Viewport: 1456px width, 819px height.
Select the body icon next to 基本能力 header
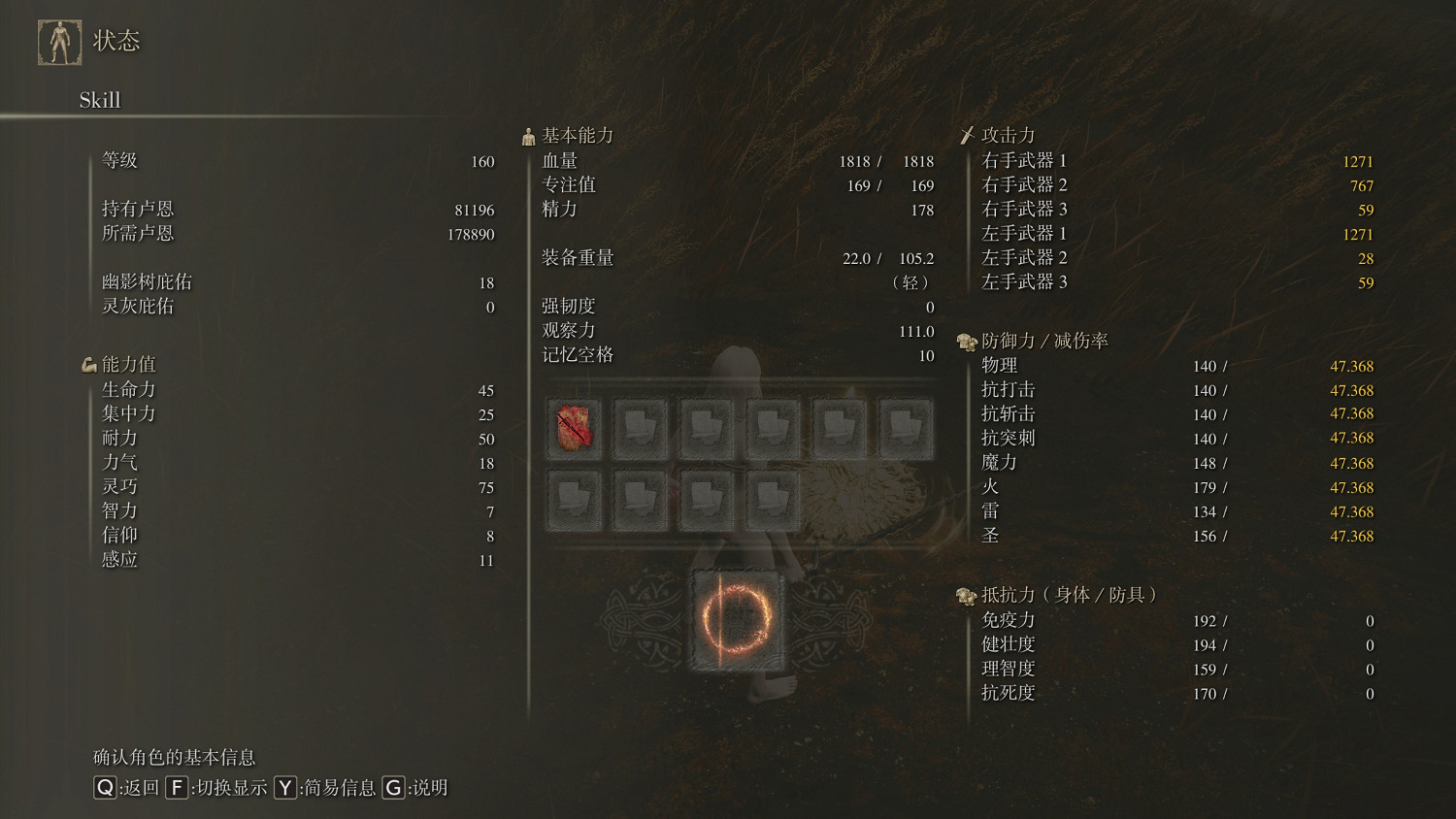(528, 134)
